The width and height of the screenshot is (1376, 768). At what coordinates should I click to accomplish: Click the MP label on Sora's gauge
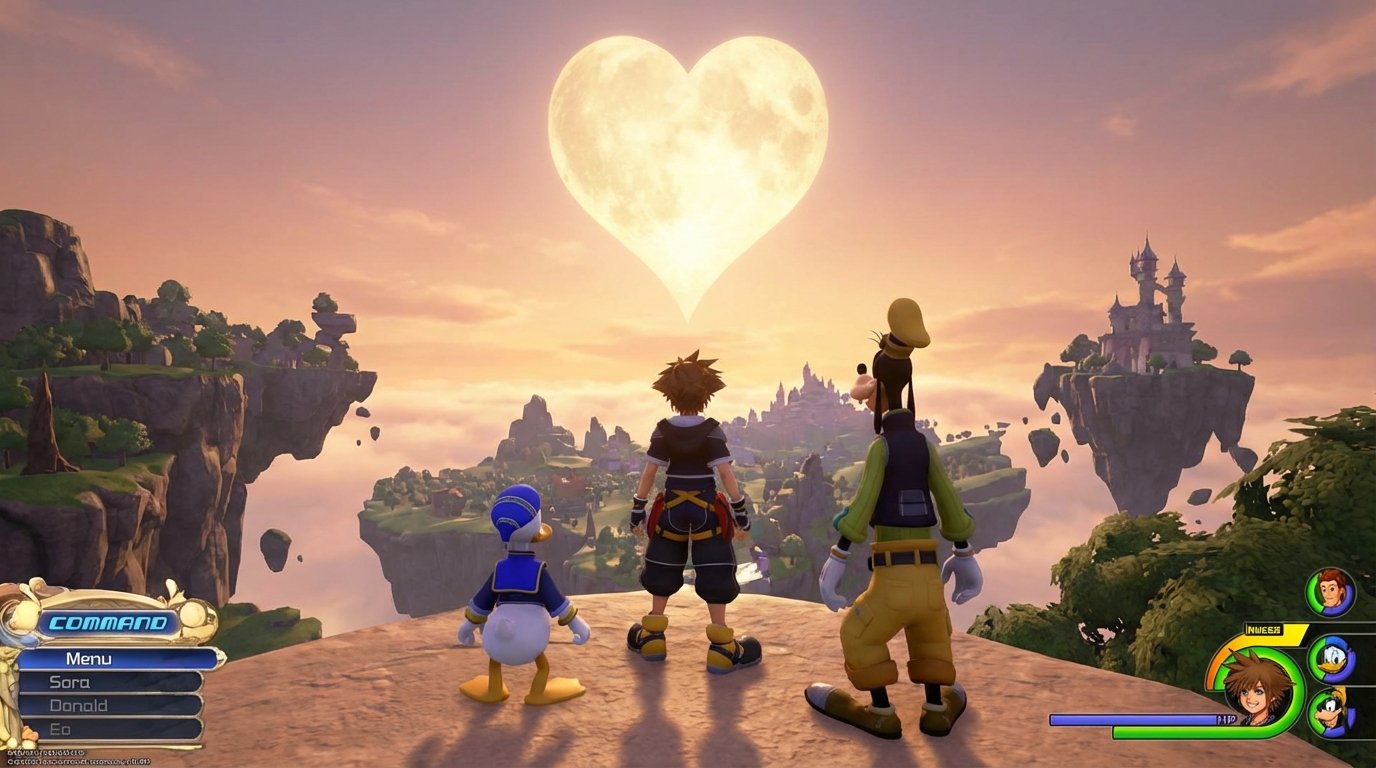coord(1227,718)
